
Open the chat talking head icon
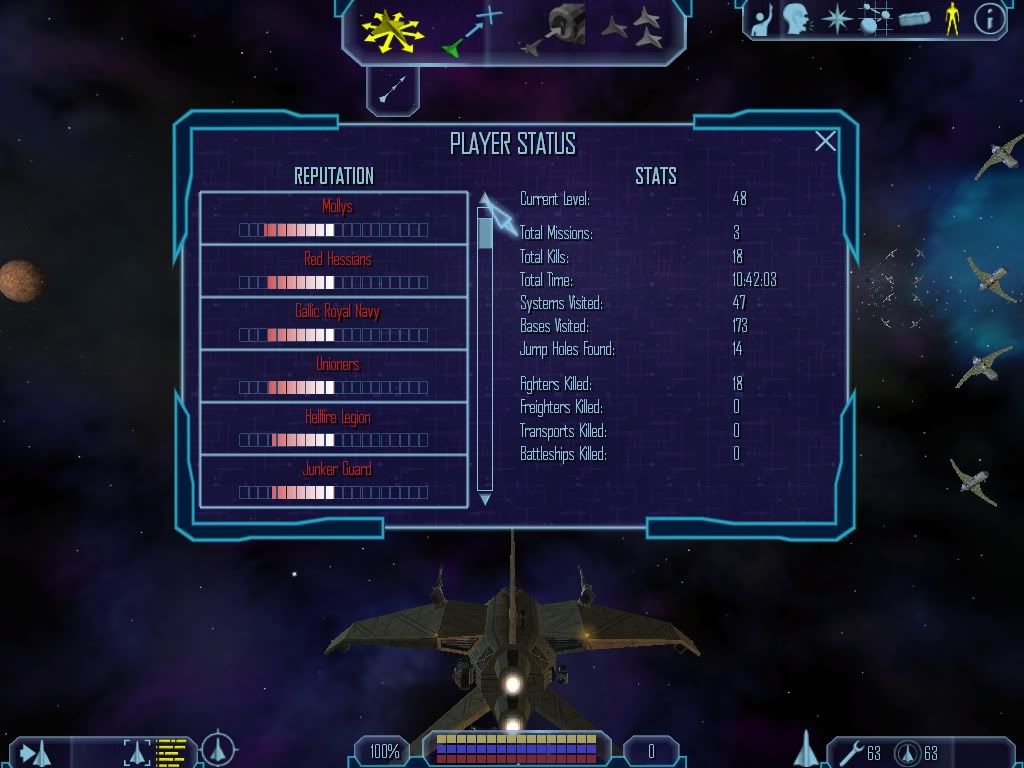(796, 19)
